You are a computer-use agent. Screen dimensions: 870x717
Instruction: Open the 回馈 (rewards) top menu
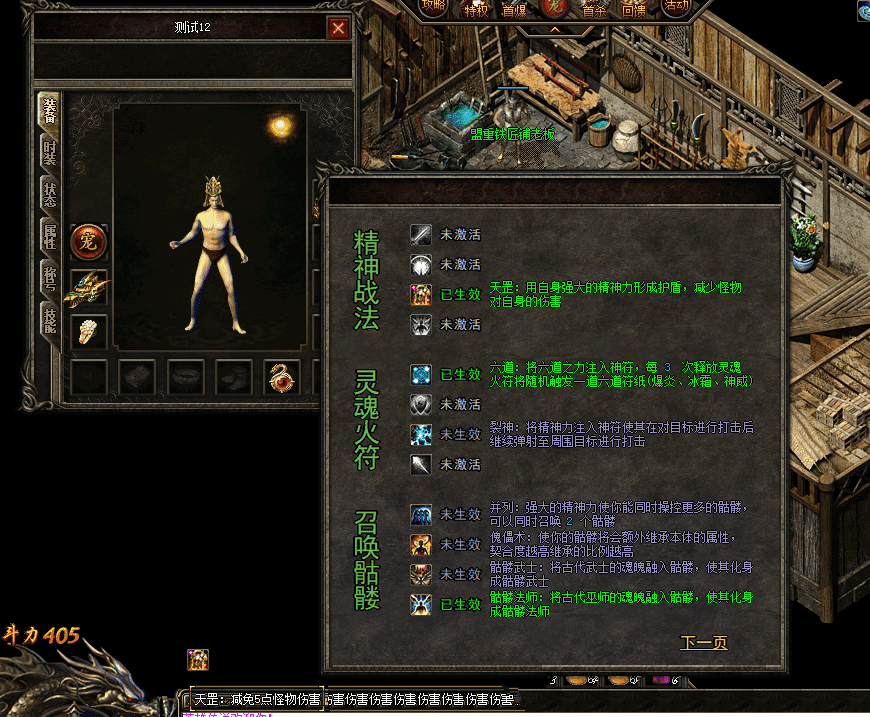point(634,9)
